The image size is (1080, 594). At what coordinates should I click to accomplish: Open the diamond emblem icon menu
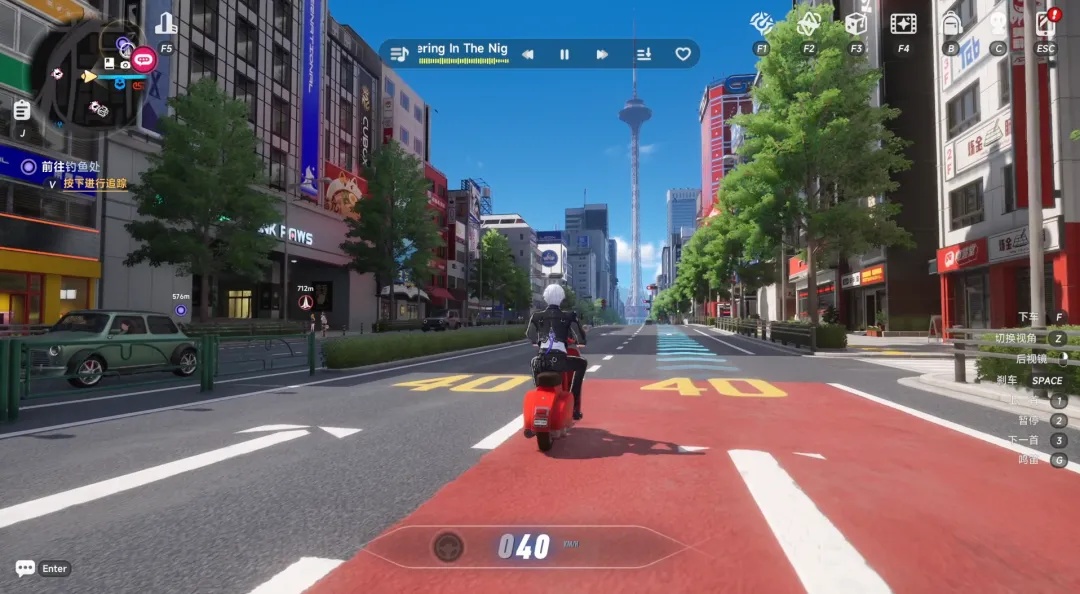(x=808, y=23)
